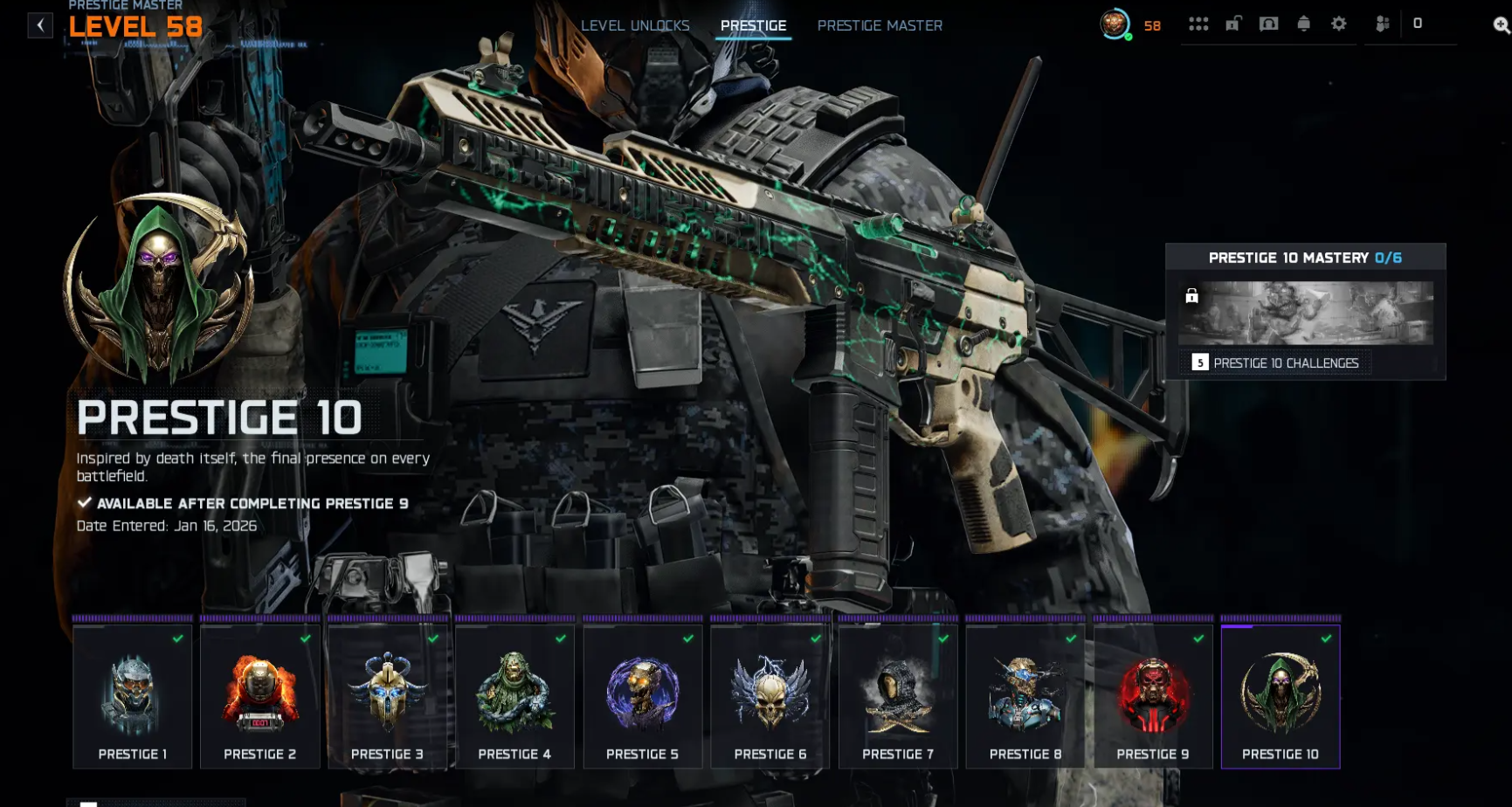Open the social groups icon beside the divider

(1384, 24)
